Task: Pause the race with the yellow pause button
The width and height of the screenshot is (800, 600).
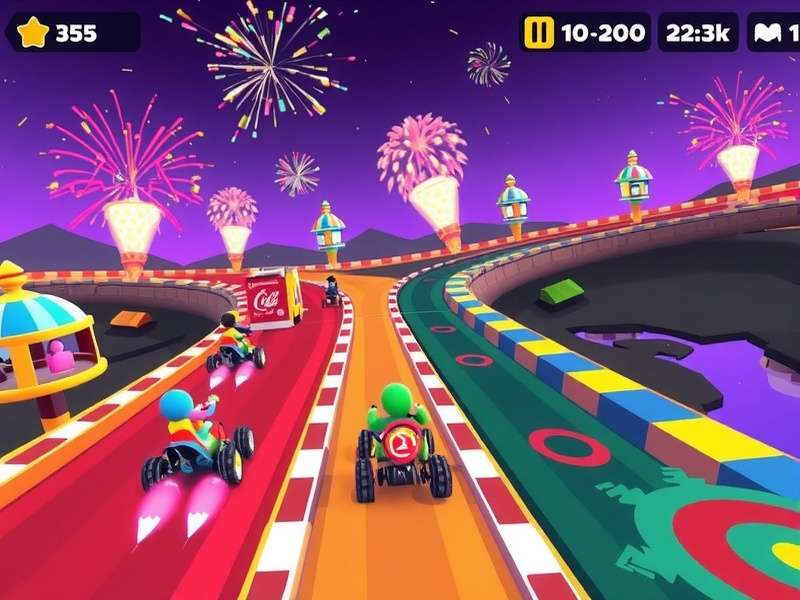Action: click(538, 32)
